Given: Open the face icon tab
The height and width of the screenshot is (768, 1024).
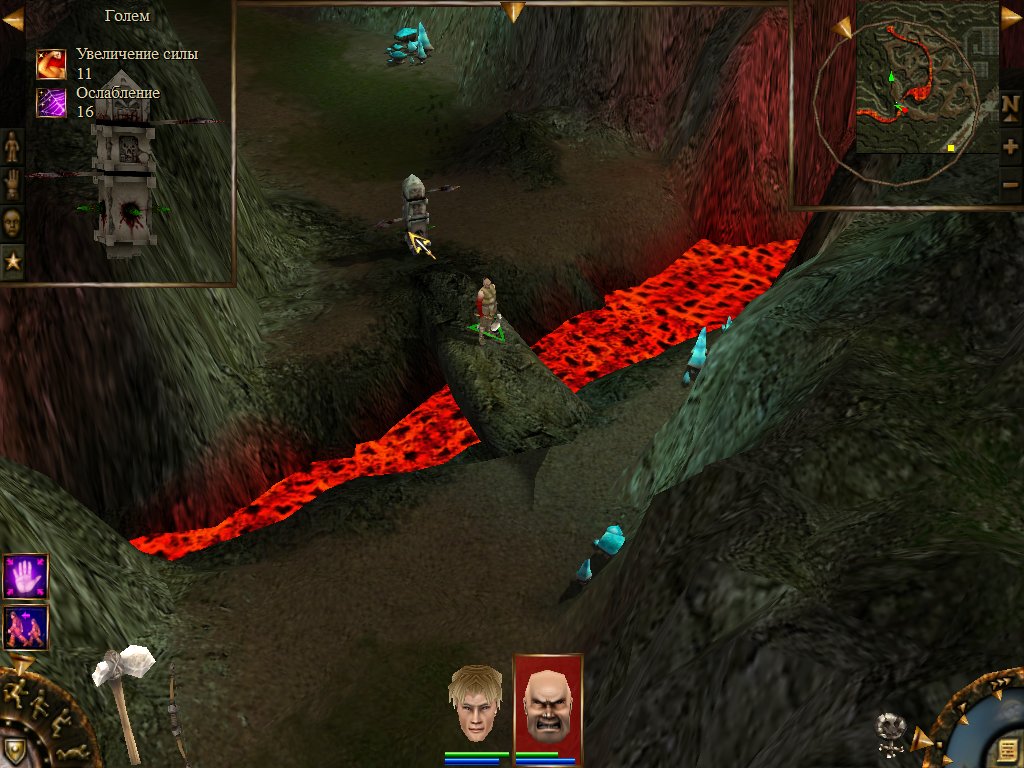Looking at the screenshot, I should point(12,222).
